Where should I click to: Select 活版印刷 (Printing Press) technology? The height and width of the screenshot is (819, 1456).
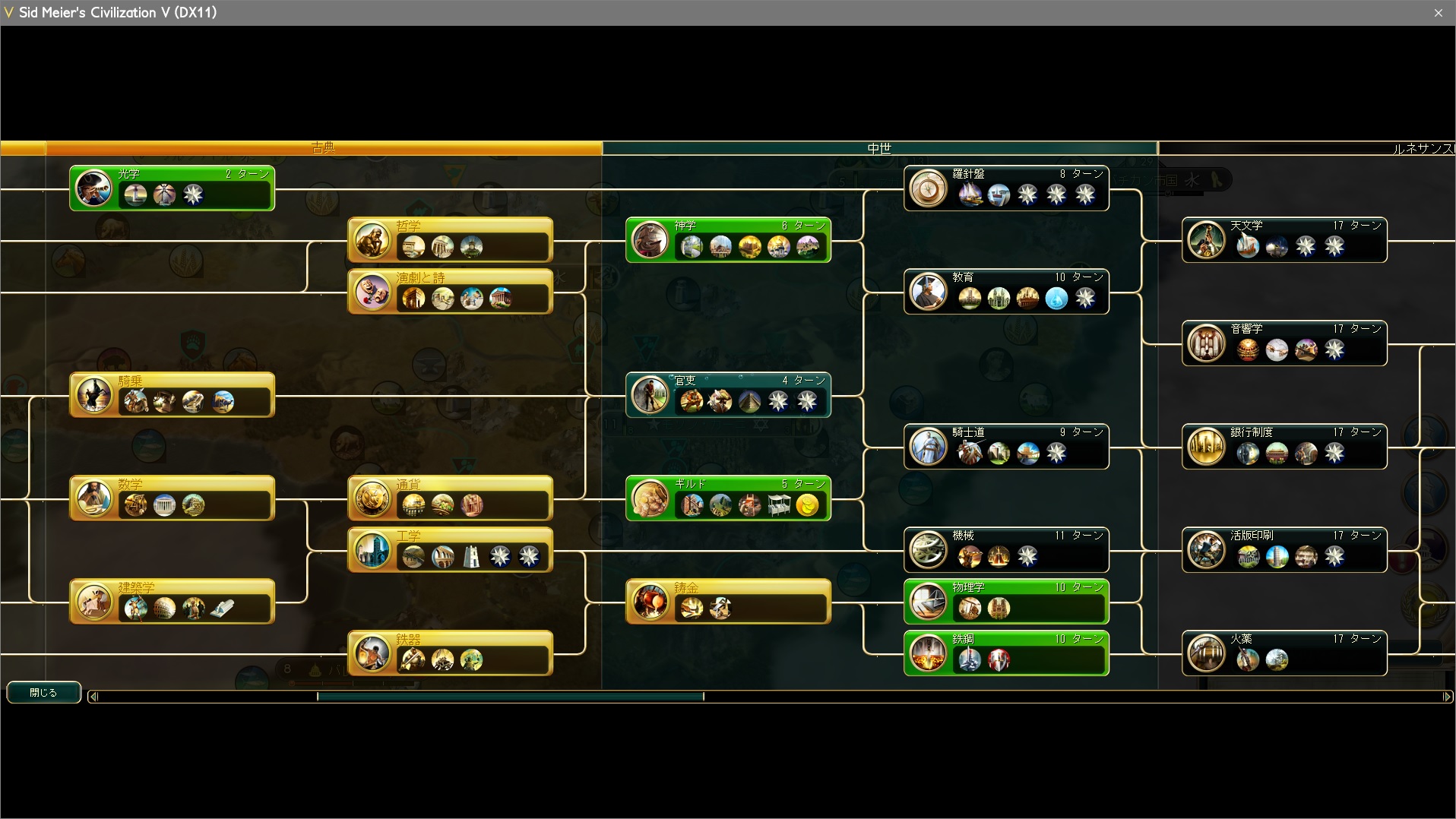[1283, 550]
